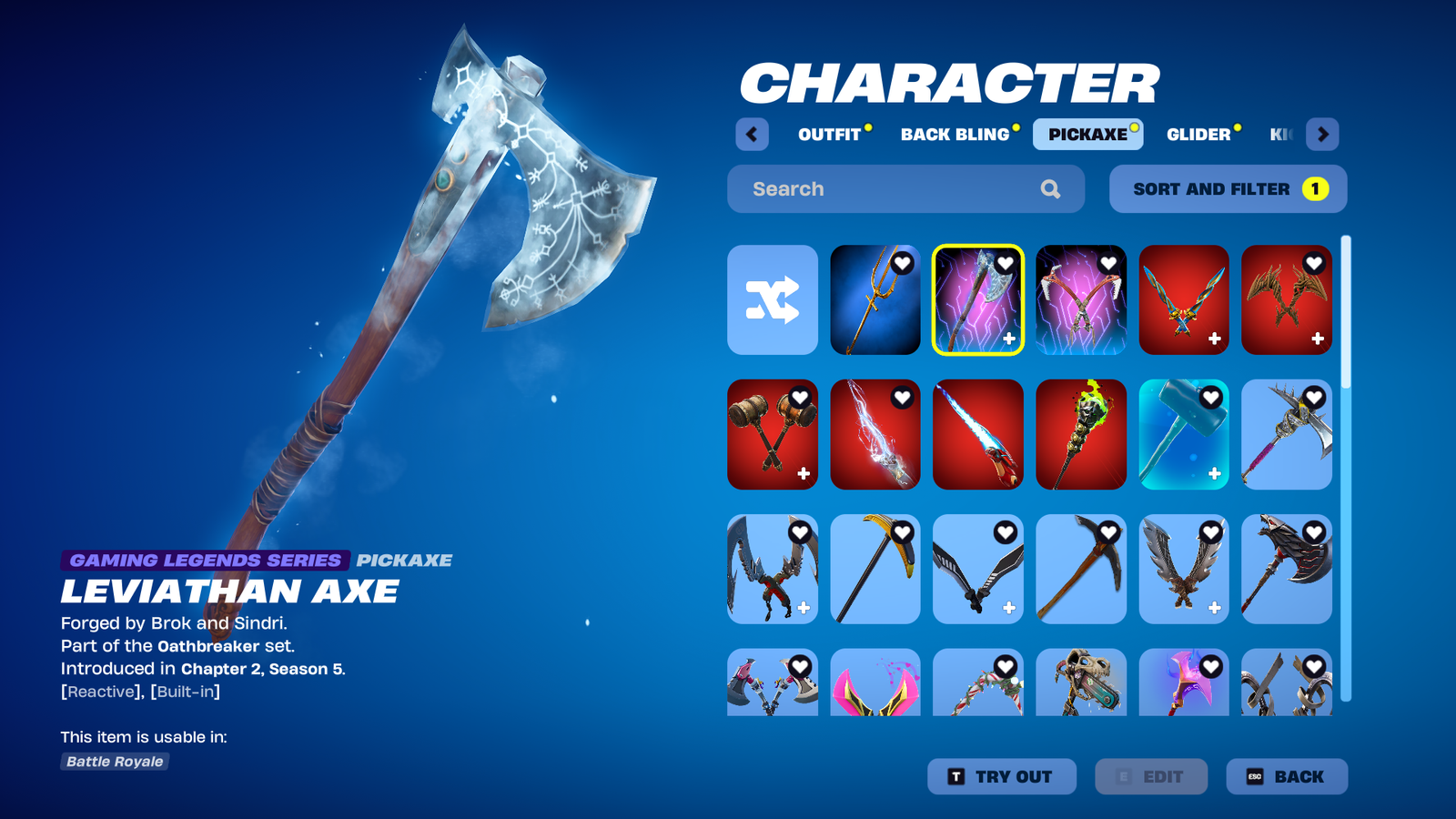
Task: Select the blue crossed blades on red tile
Action: click(x=1183, y=299)
